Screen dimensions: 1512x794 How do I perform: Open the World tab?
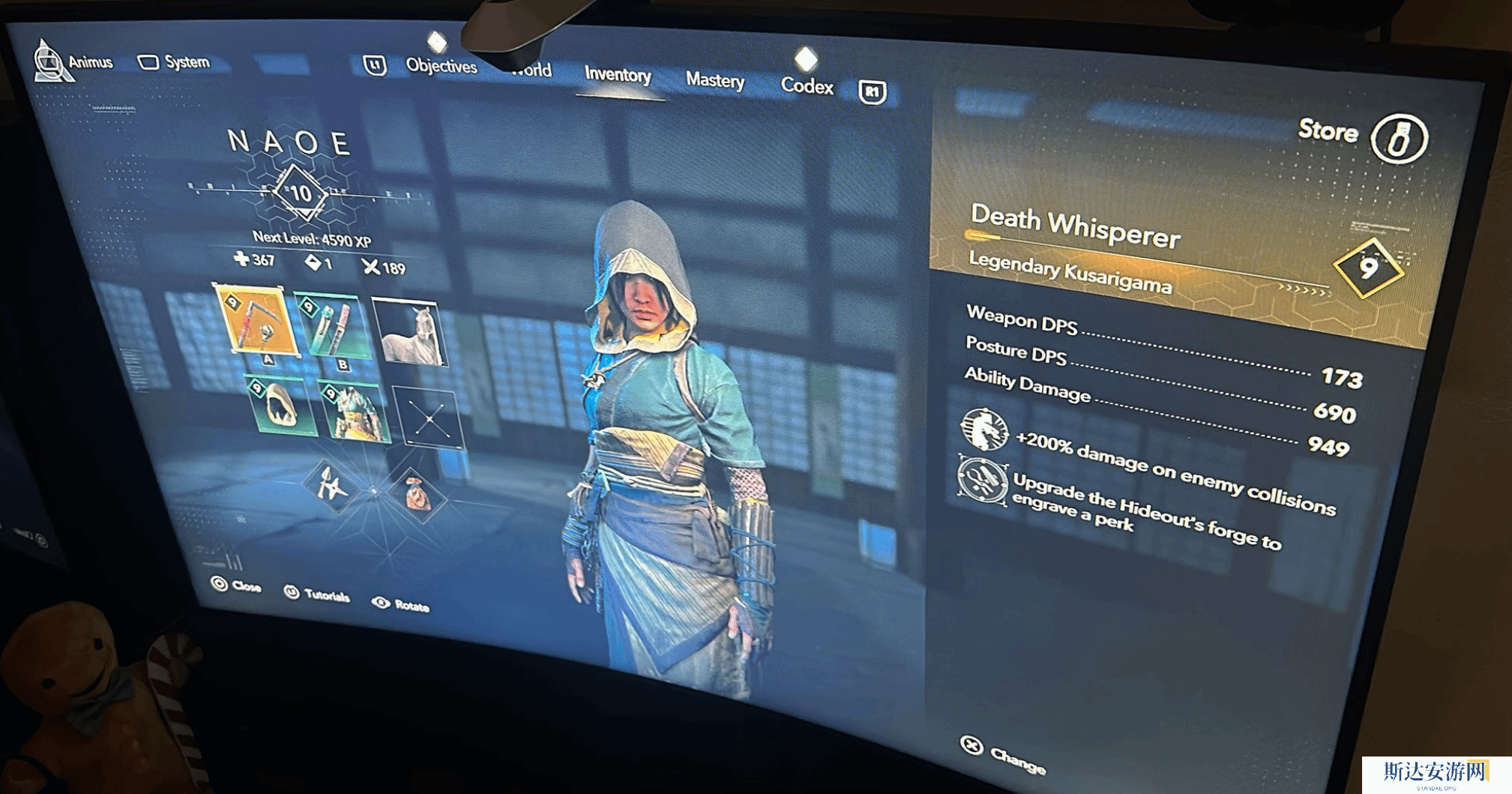pyautogui.click(x=531, y=71)
